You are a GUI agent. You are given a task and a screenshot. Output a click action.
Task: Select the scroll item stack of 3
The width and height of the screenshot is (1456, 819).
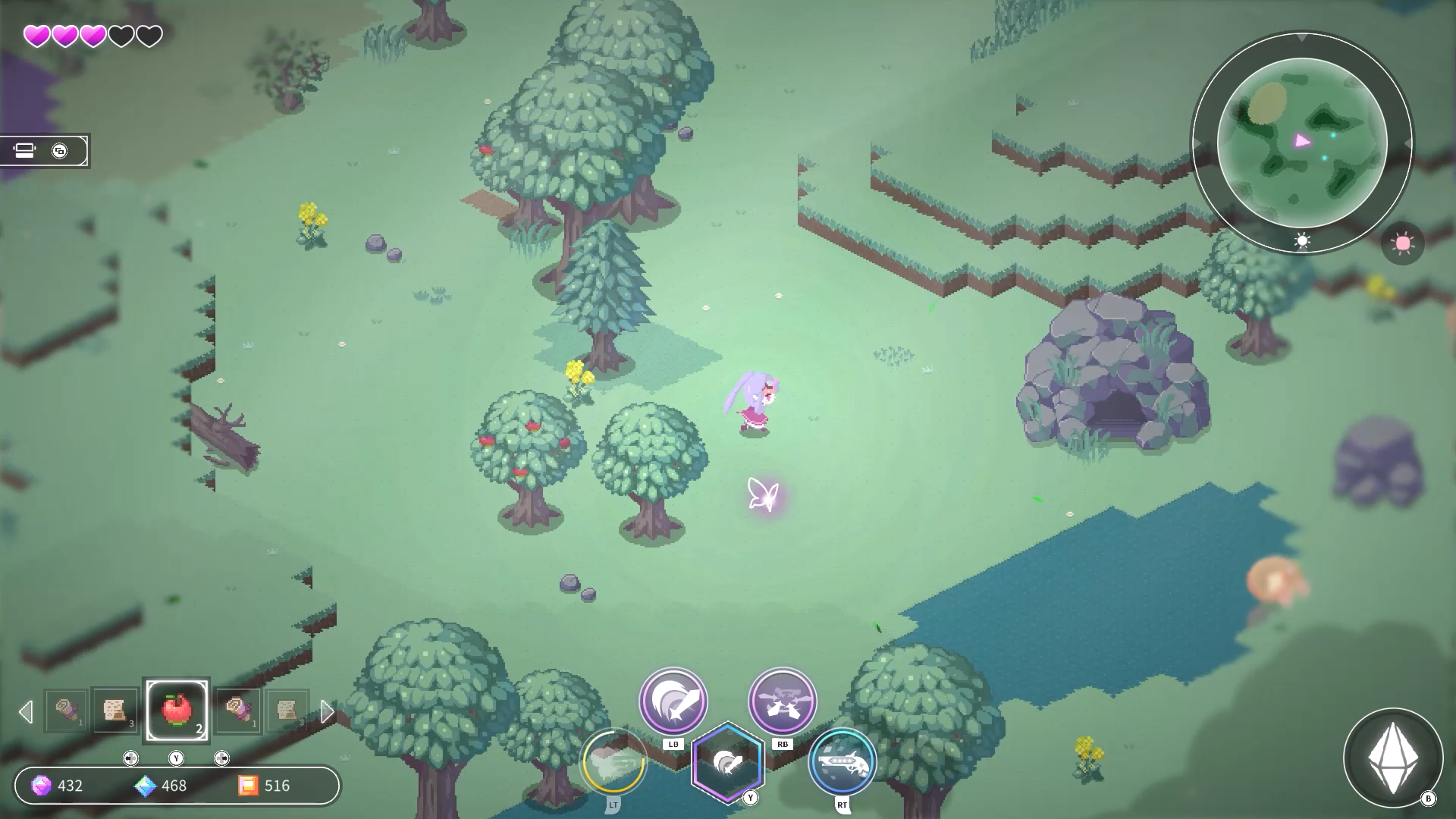[x=115, y=711]
